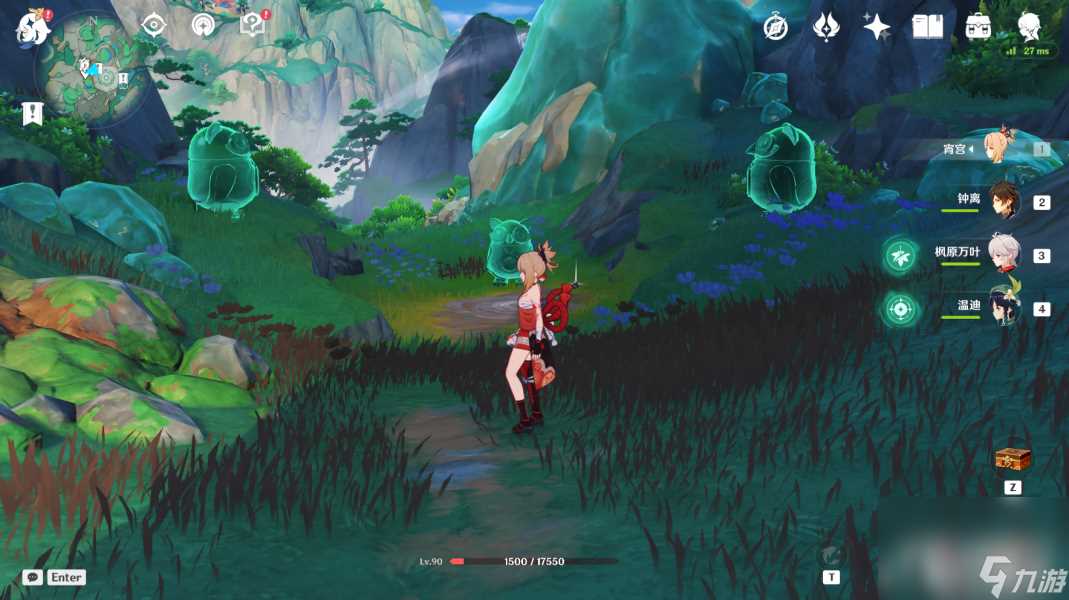The width and height of the screenshot is (1069, 600).
Task: Click the leaf burst icon beside 枫原万叶
Action: coord(900,256)
